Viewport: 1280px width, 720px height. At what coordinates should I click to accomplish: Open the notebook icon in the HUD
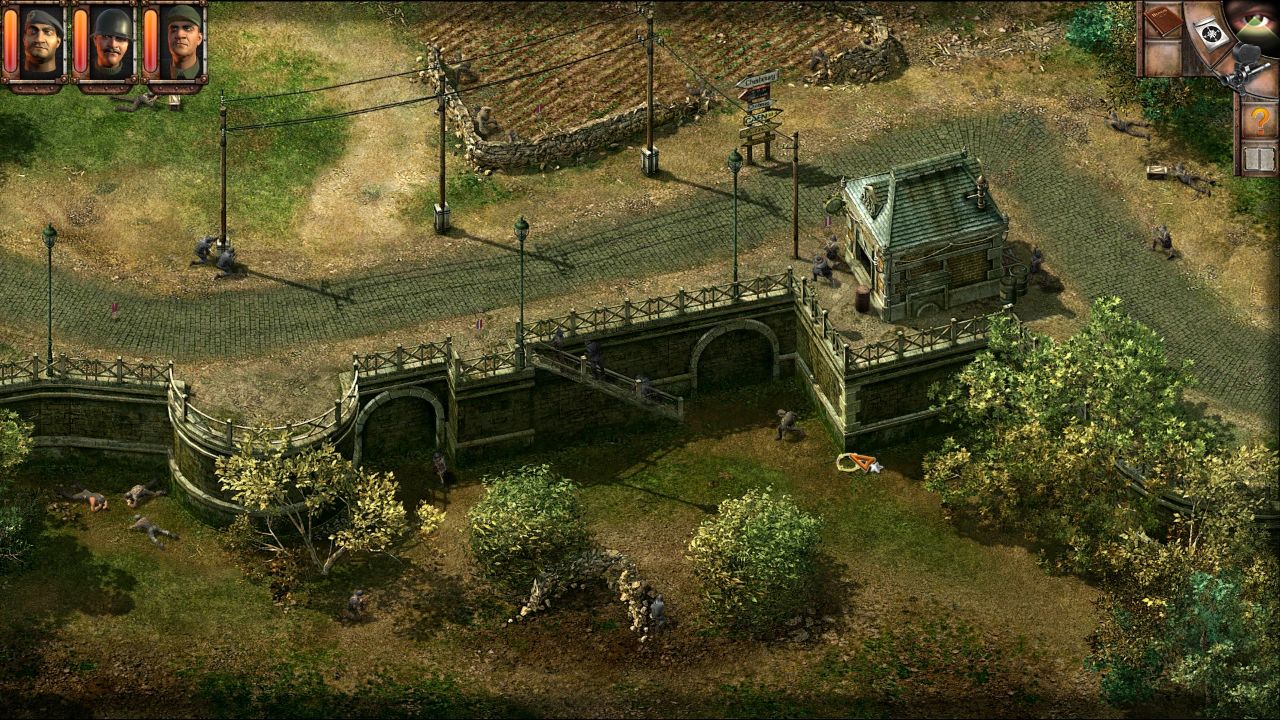coord(1163,22)
